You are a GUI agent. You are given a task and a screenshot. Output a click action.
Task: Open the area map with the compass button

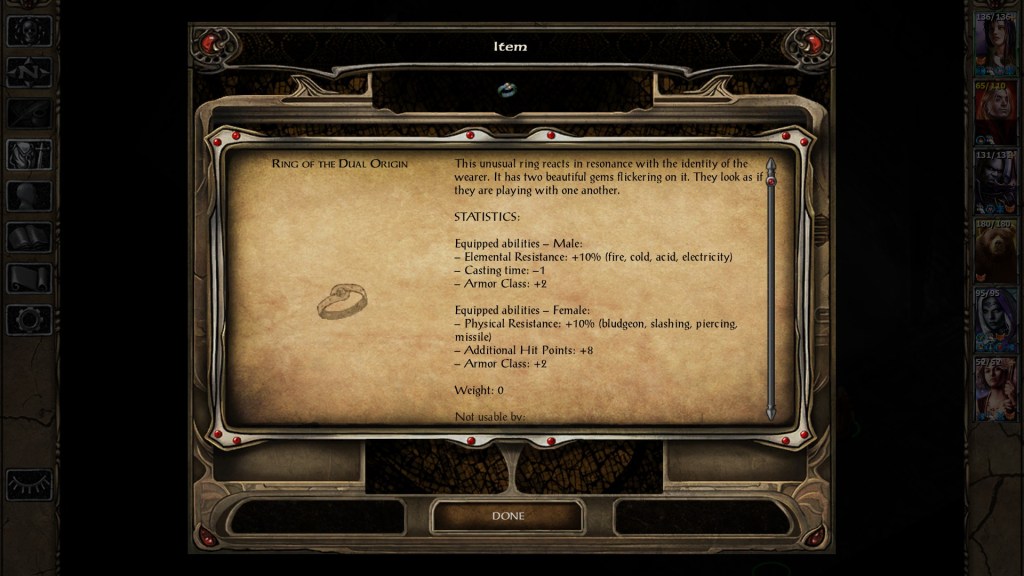tap(29, 72)
